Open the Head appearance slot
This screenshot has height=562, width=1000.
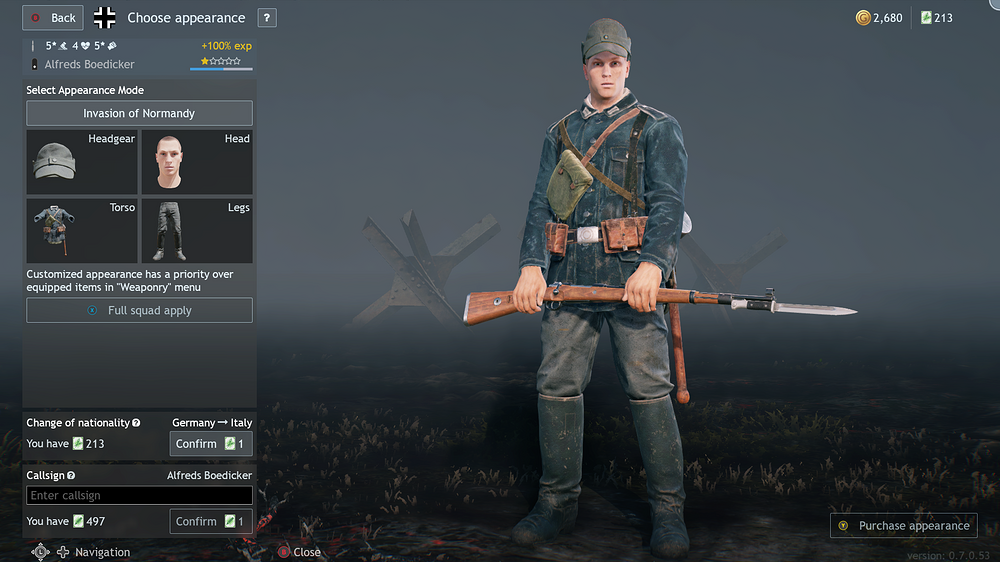pyautogui.click(x=196, y=161)
